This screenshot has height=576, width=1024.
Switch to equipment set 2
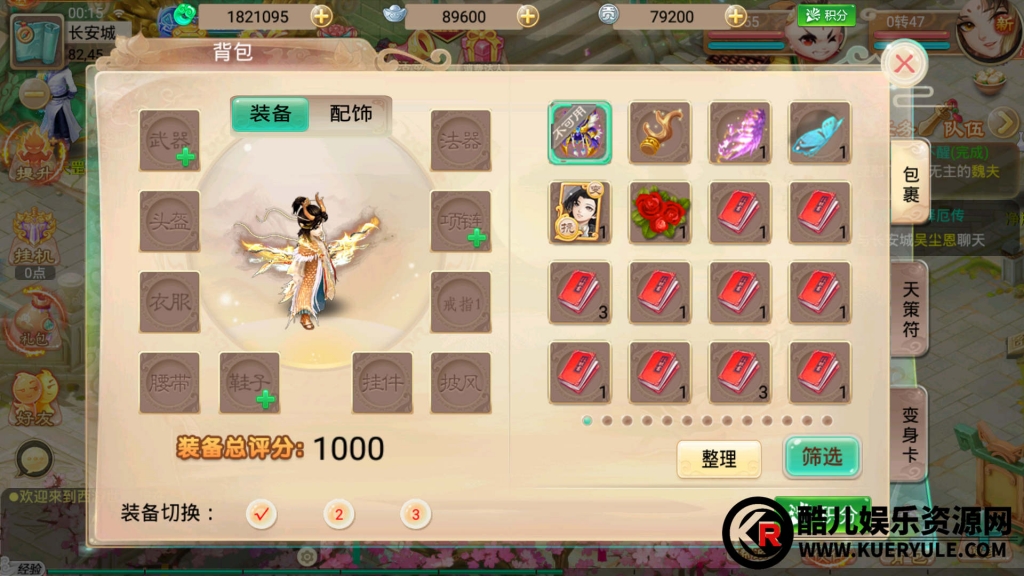click(338, 514)
